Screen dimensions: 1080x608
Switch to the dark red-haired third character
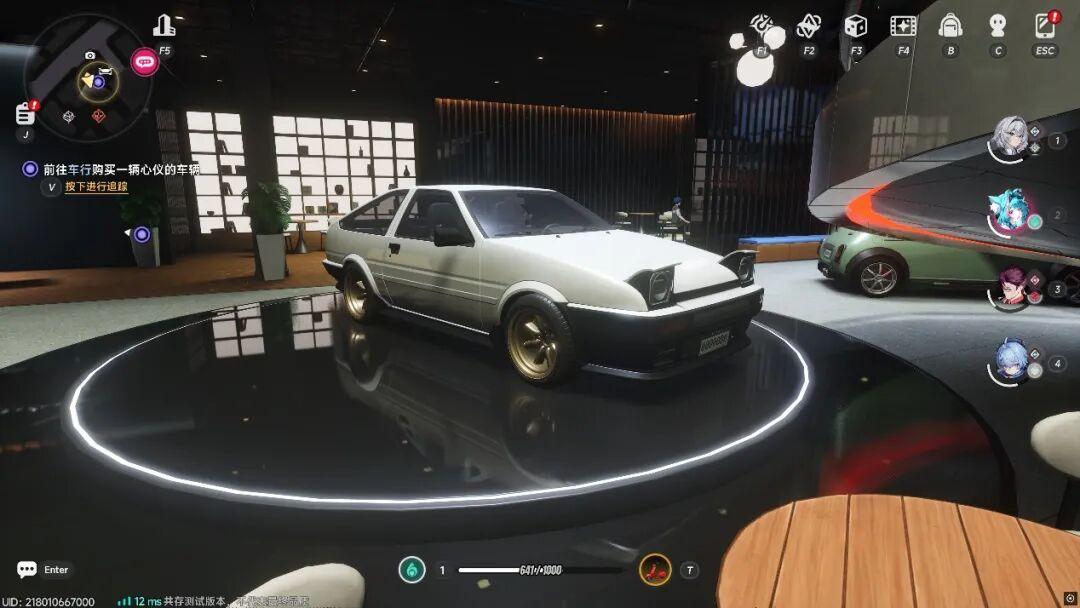coord(1009,287)
